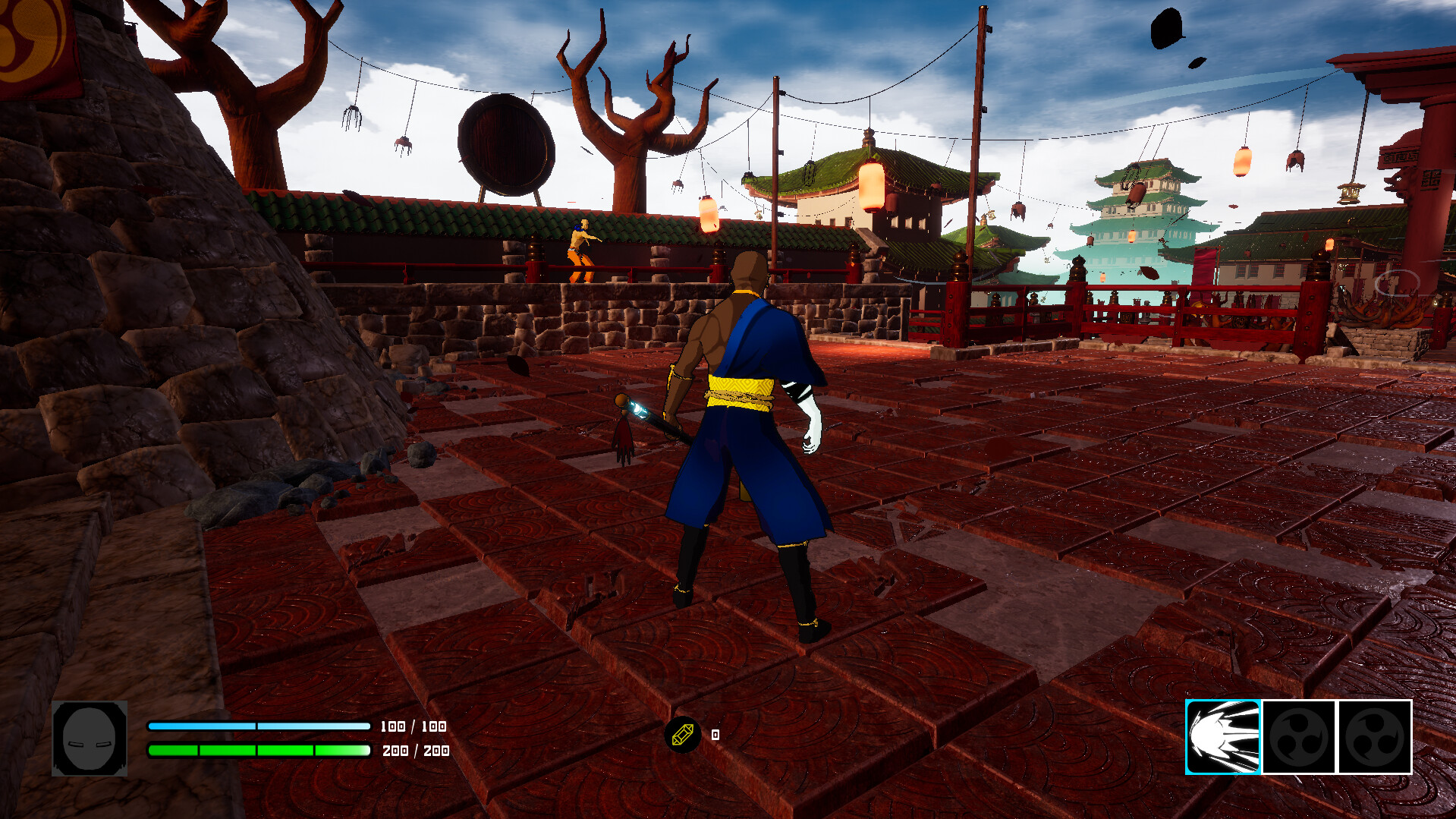Click the third locked ability to enable it
This screenshot has height=819, width=1456.
click(x=1375, y=737)
